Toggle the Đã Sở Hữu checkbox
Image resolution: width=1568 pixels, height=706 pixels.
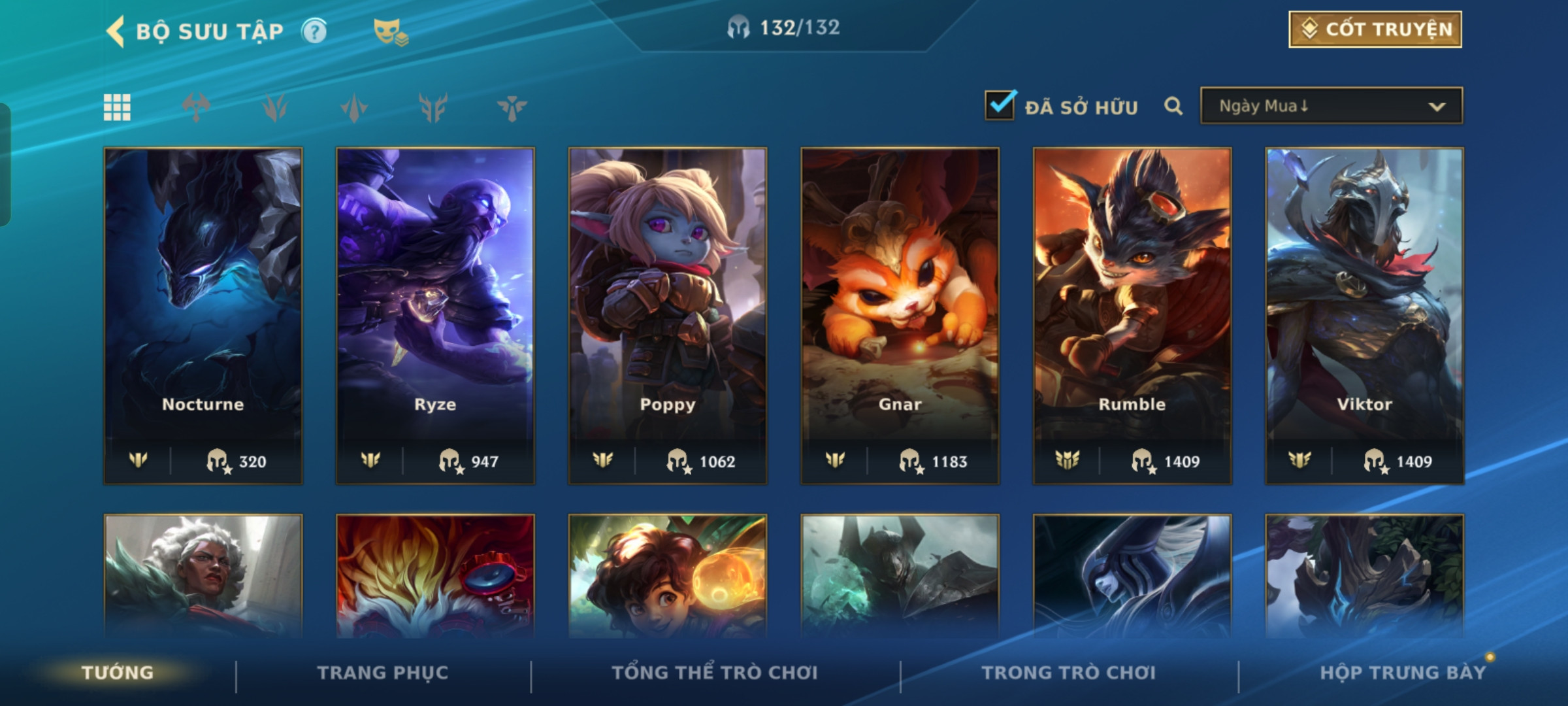1000,105
